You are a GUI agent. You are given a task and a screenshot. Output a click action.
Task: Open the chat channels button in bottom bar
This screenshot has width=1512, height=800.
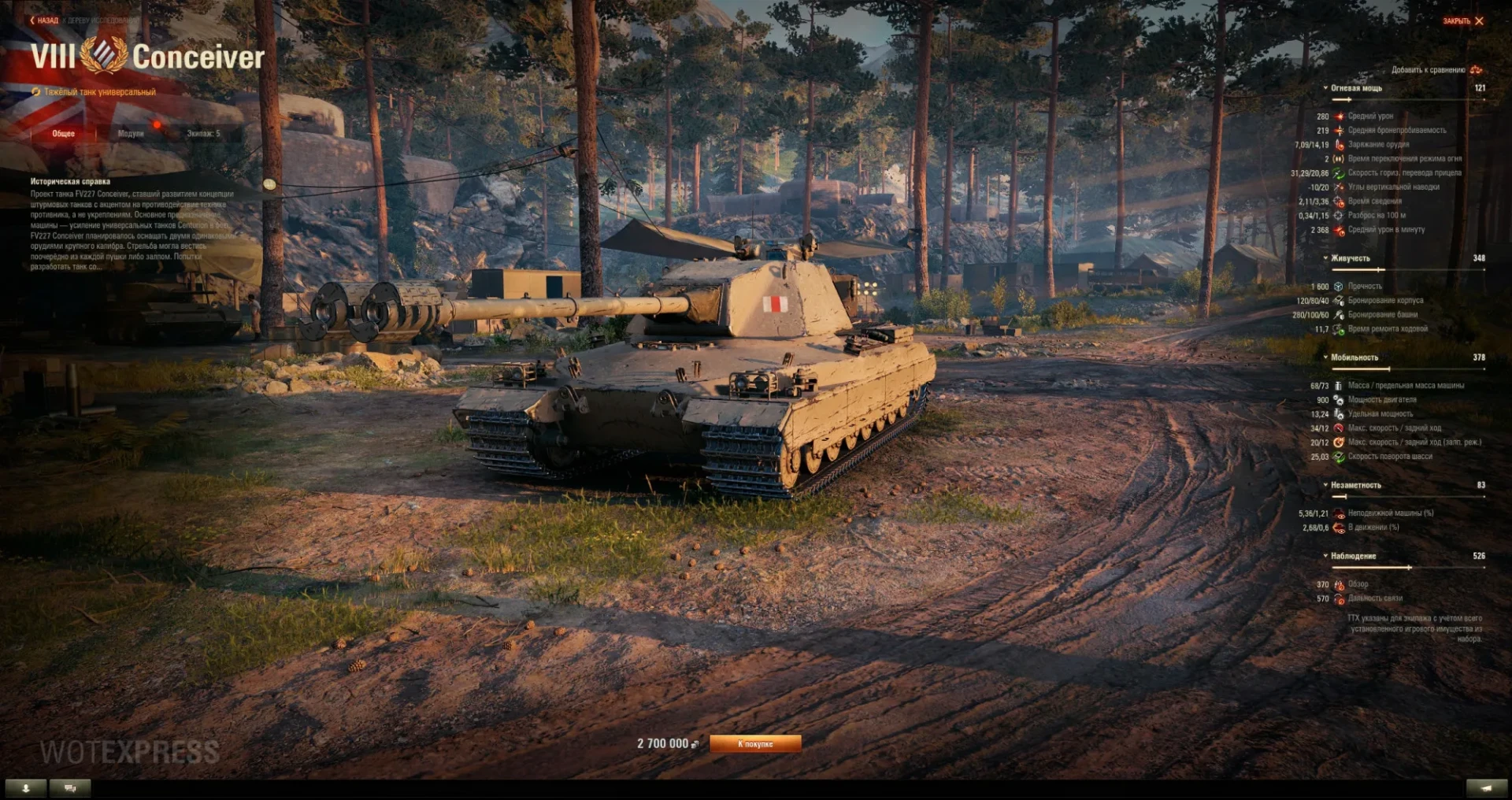pos(70,787)
